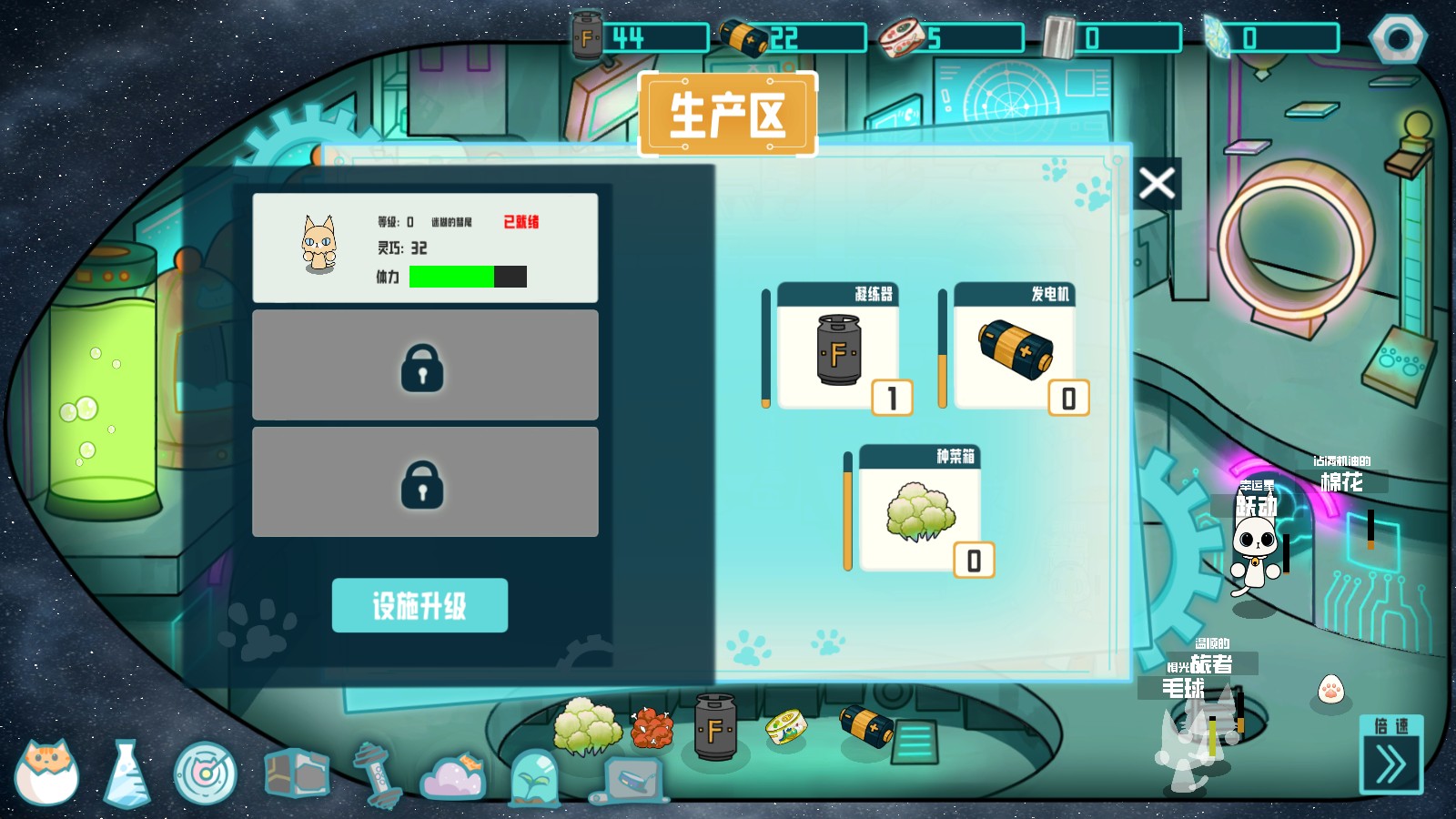Open the settings gear at top right
This screenshot has height=819, width=1456.
(x=1399, y=37)
